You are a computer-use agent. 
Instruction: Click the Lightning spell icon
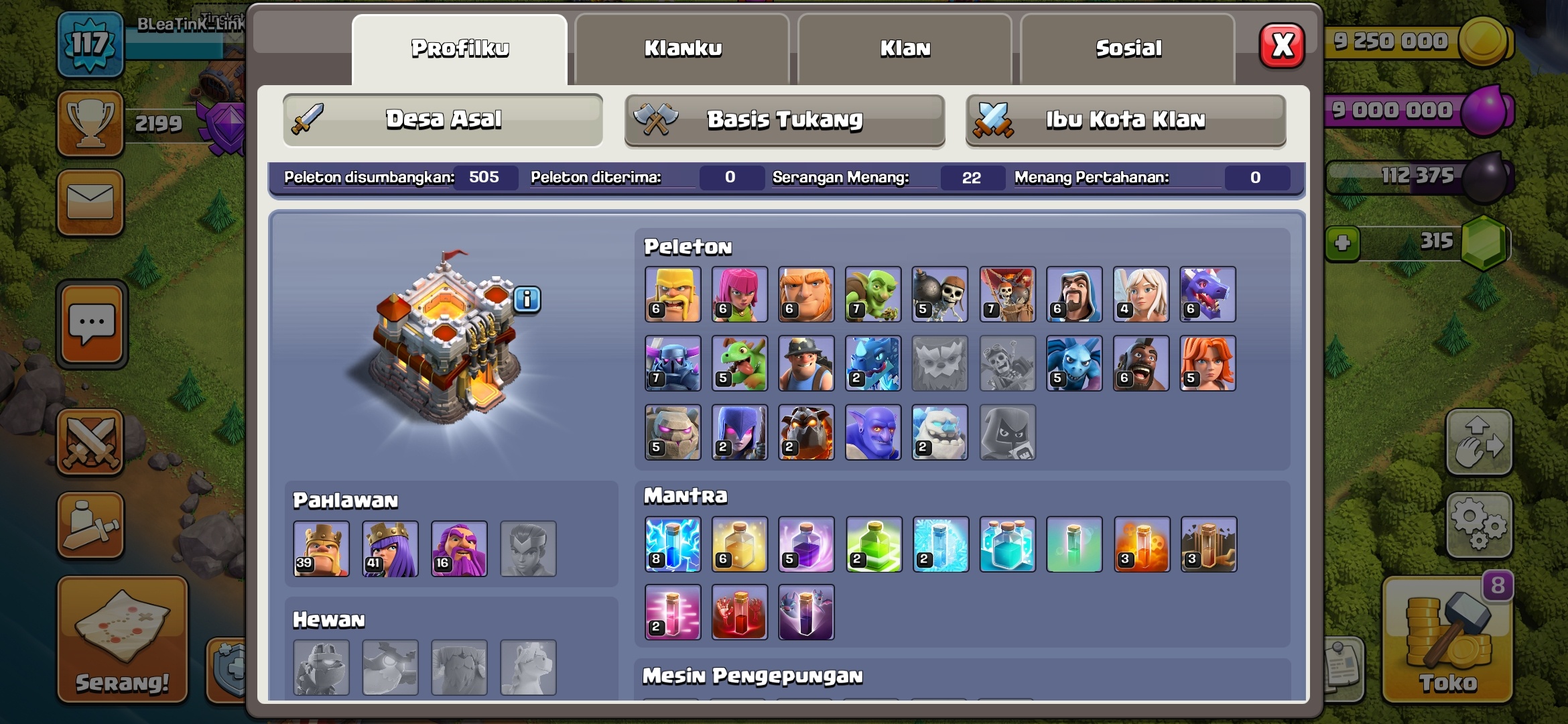pyautogui.click(x=673, y=544)
